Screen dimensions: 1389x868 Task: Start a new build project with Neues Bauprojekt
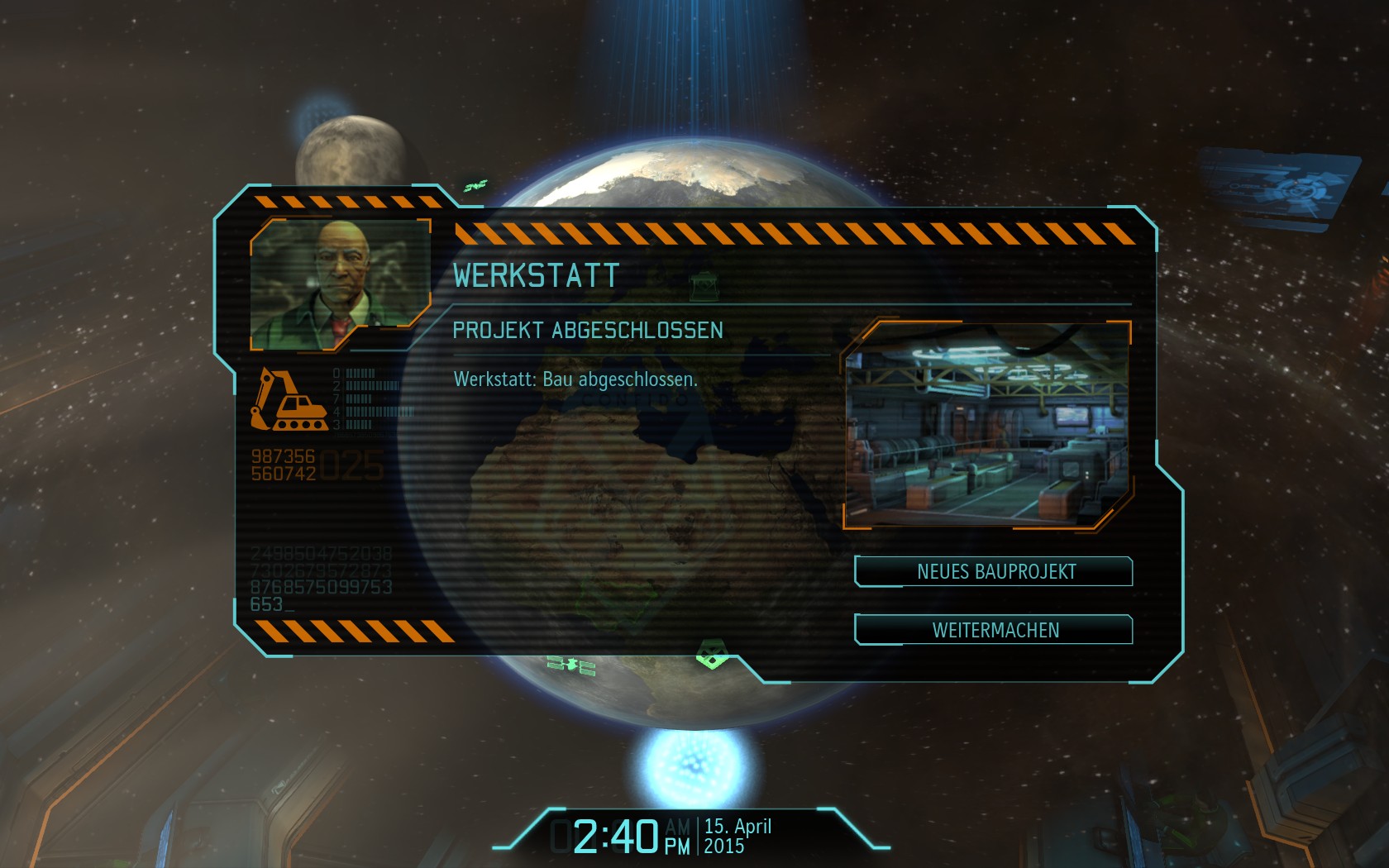pos(995,571)
